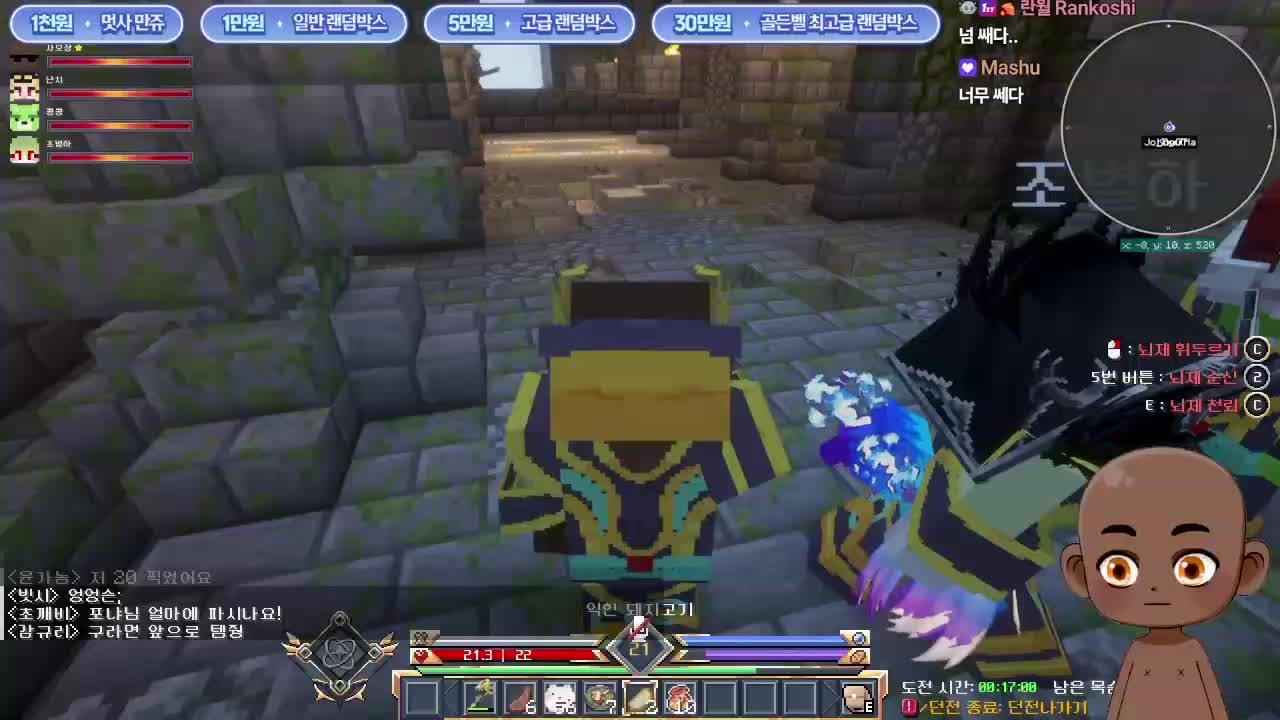
Task: Click the white cat item in the hotbar
Action: [x=560, y=697]
